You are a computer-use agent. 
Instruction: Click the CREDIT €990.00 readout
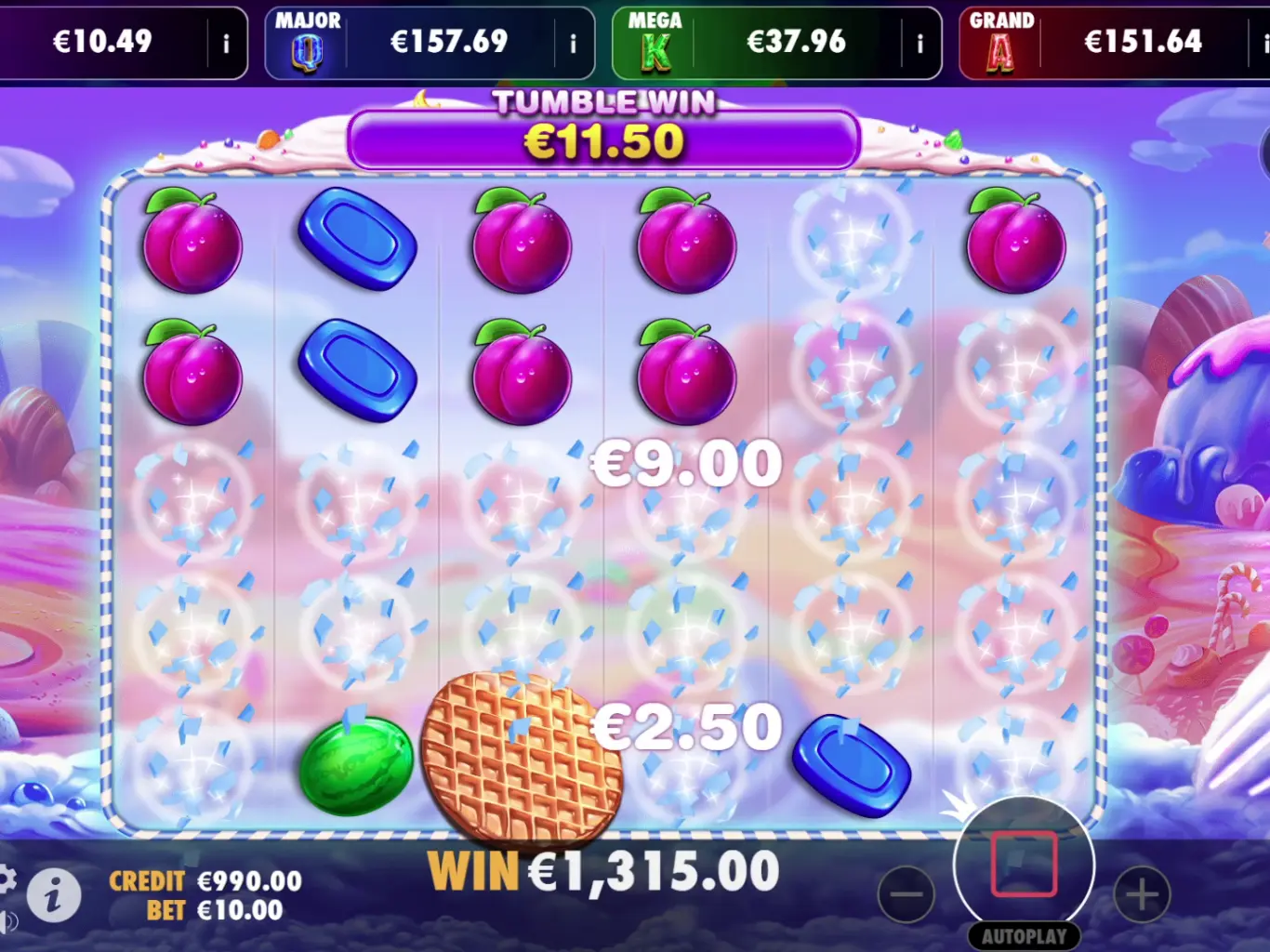204,879
